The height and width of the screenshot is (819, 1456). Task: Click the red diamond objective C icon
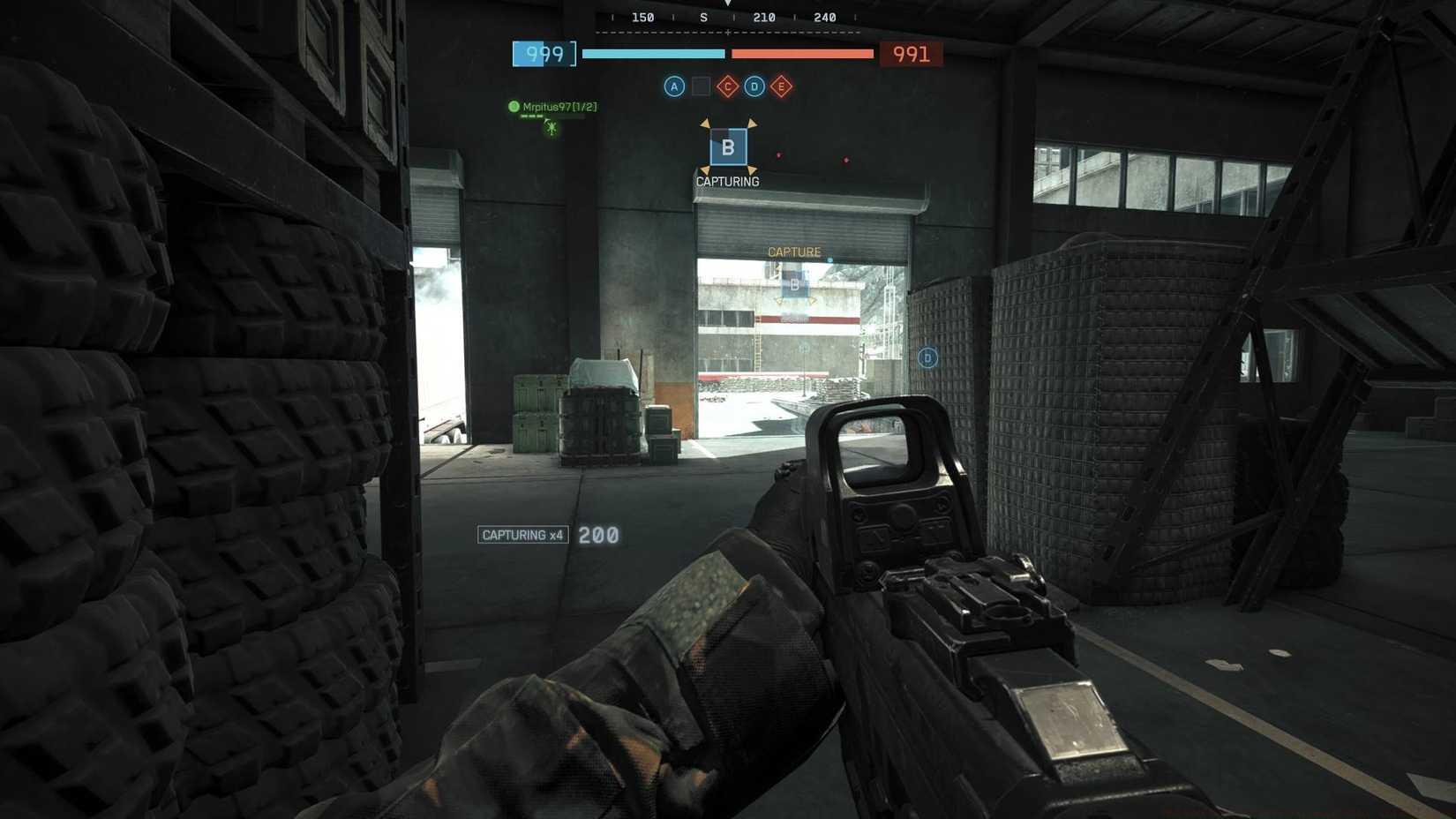(x=727, y=86)
